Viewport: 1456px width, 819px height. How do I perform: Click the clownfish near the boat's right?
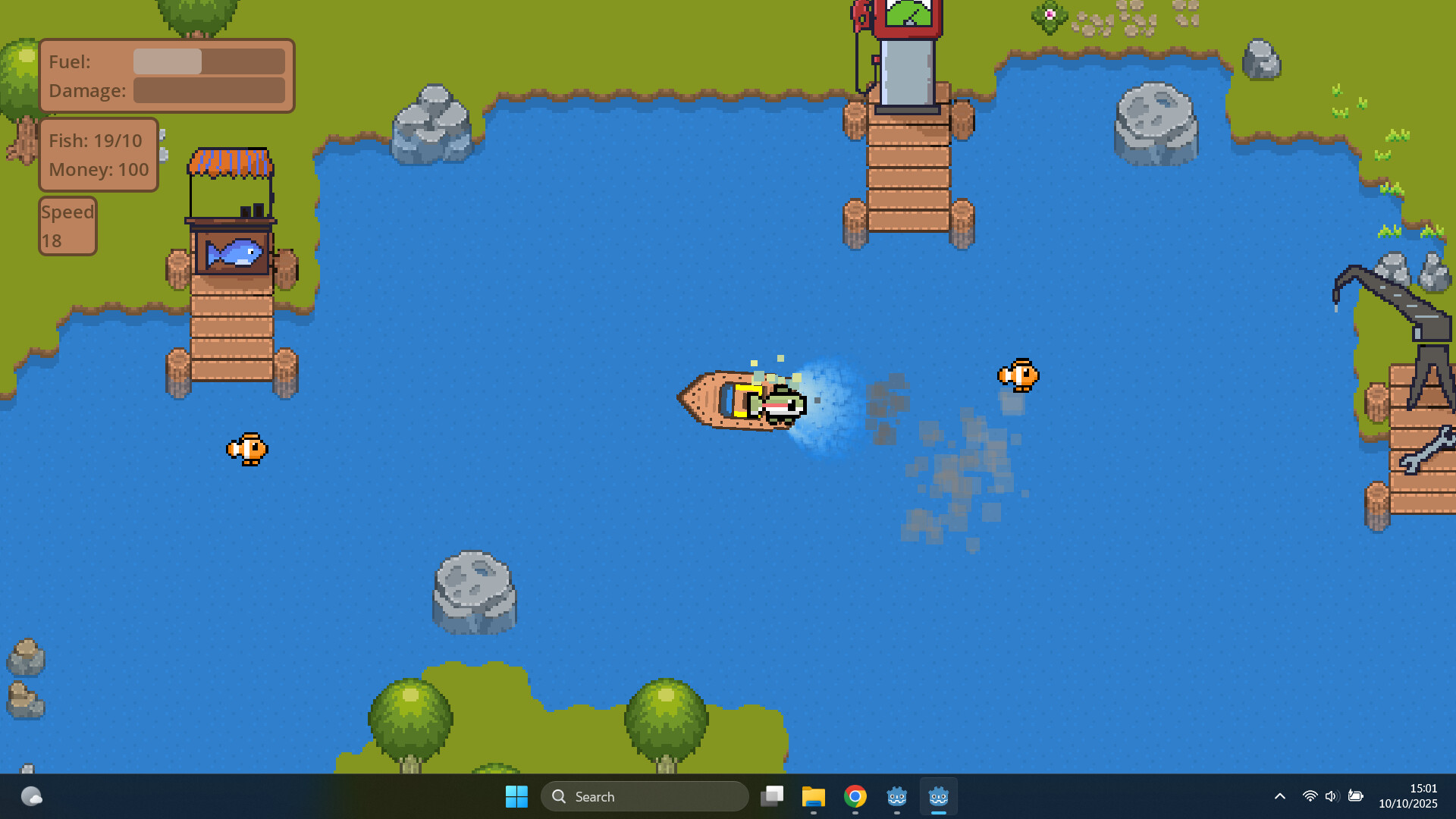point(1018,375)
